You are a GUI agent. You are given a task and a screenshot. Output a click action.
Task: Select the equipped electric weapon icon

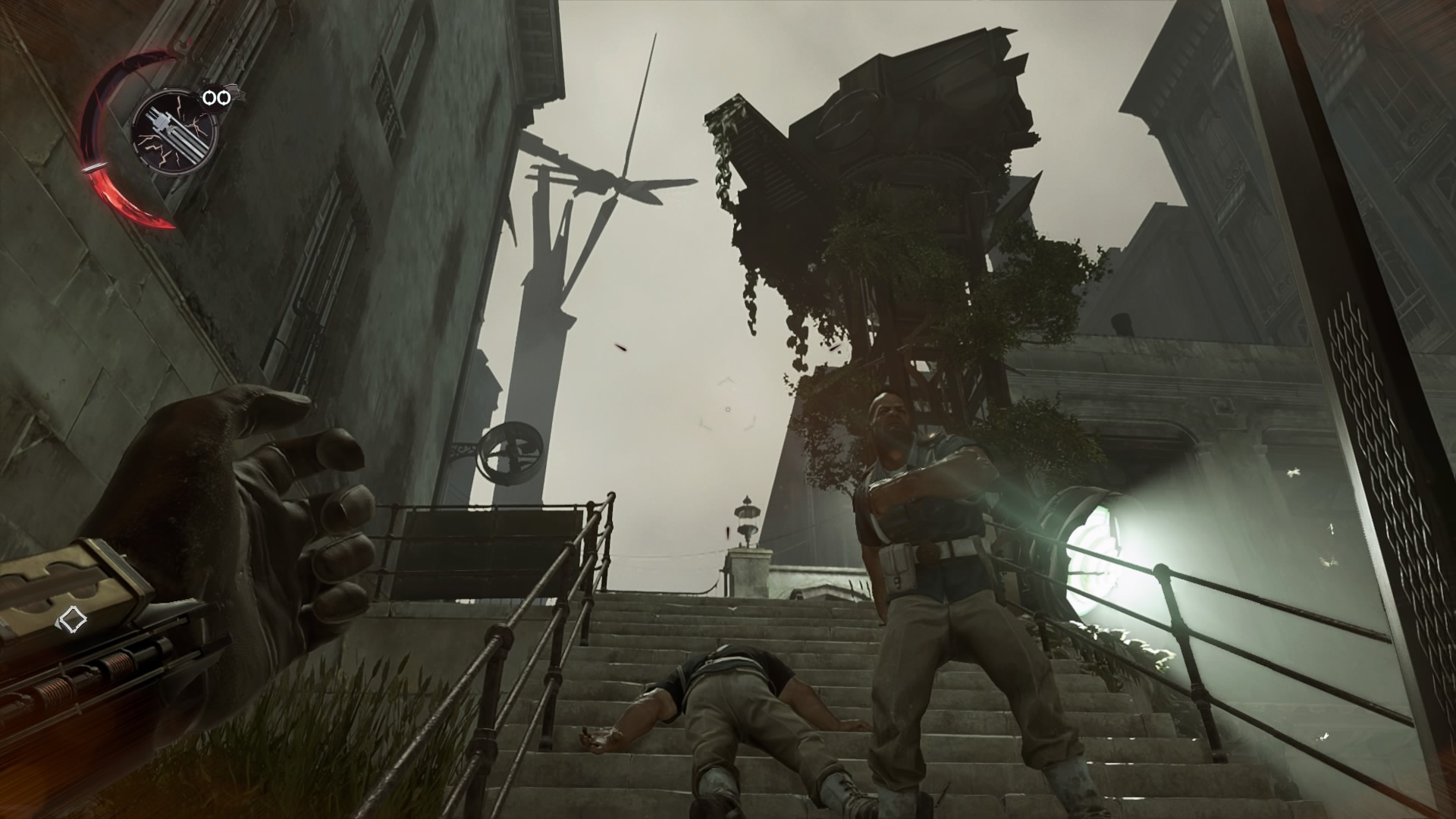[x=174, y=134]
